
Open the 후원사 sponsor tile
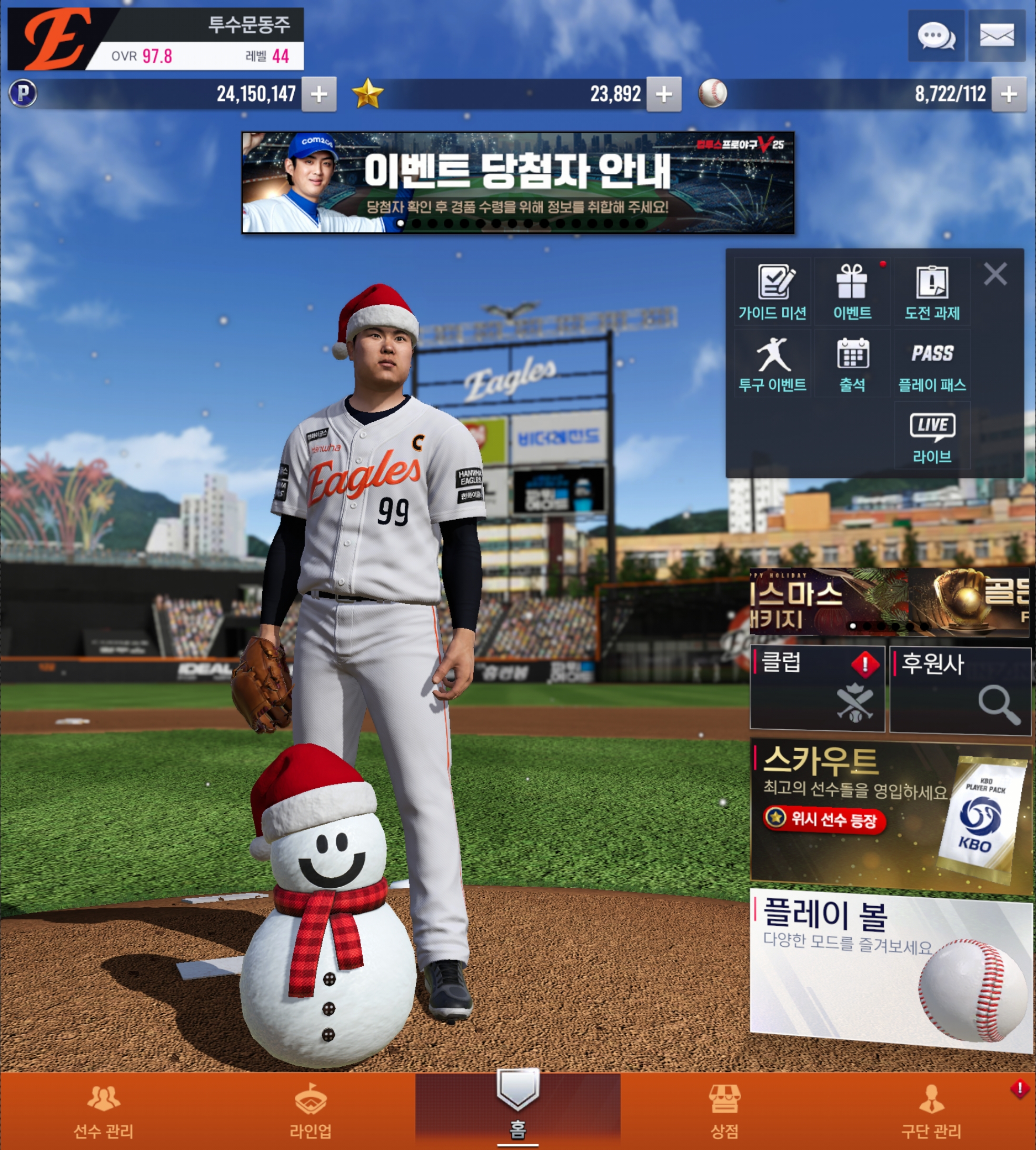[x=960, y=689]
